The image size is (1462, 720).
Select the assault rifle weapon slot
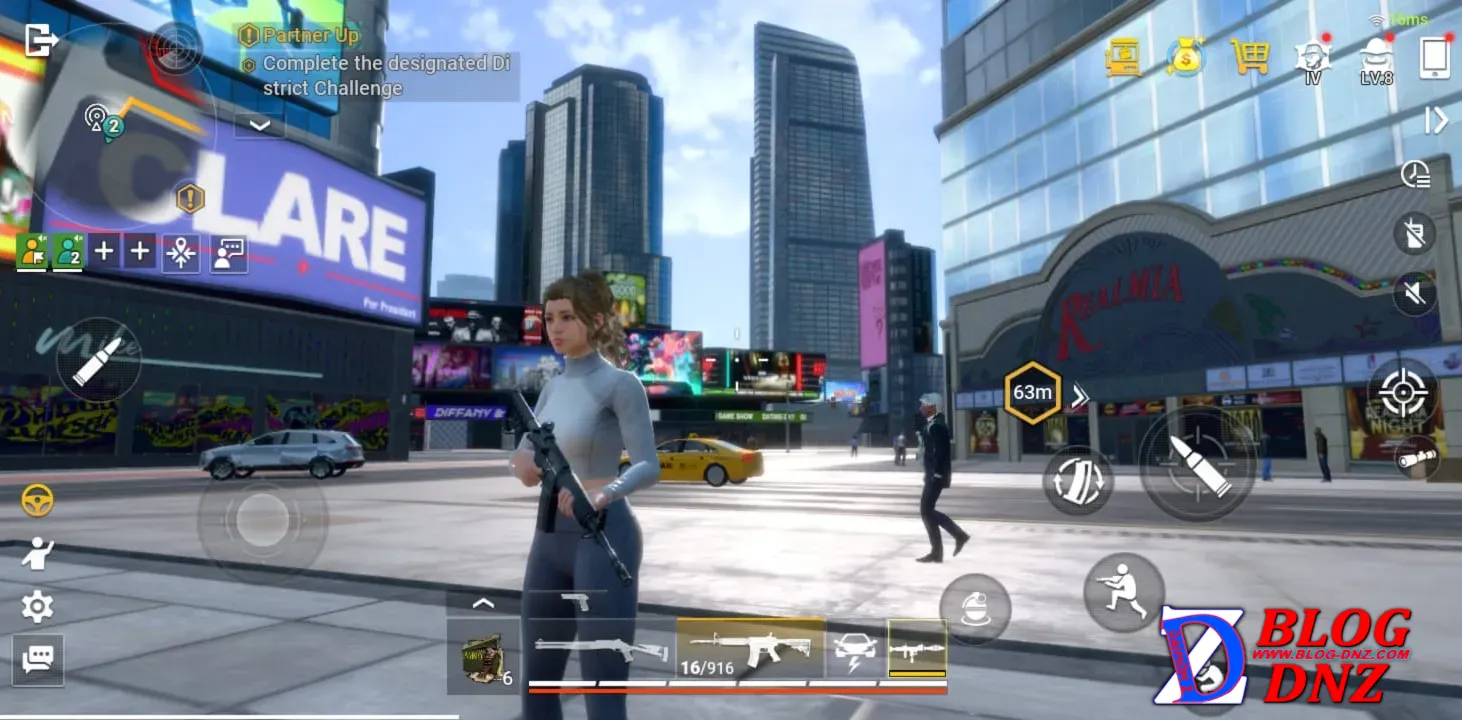[x=750, y=648]
